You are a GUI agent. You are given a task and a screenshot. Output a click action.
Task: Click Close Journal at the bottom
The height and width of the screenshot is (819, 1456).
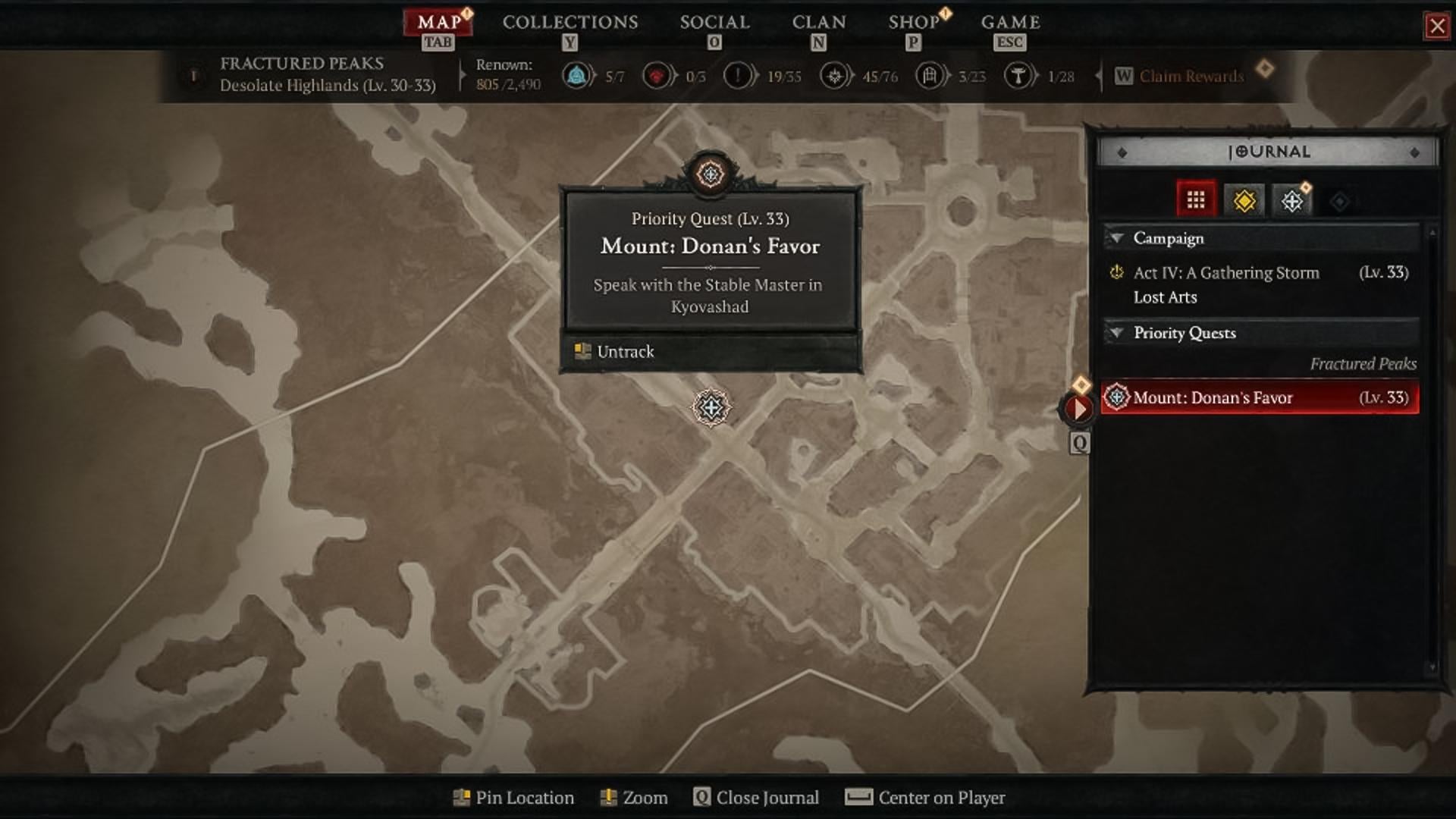click(767, 798)
